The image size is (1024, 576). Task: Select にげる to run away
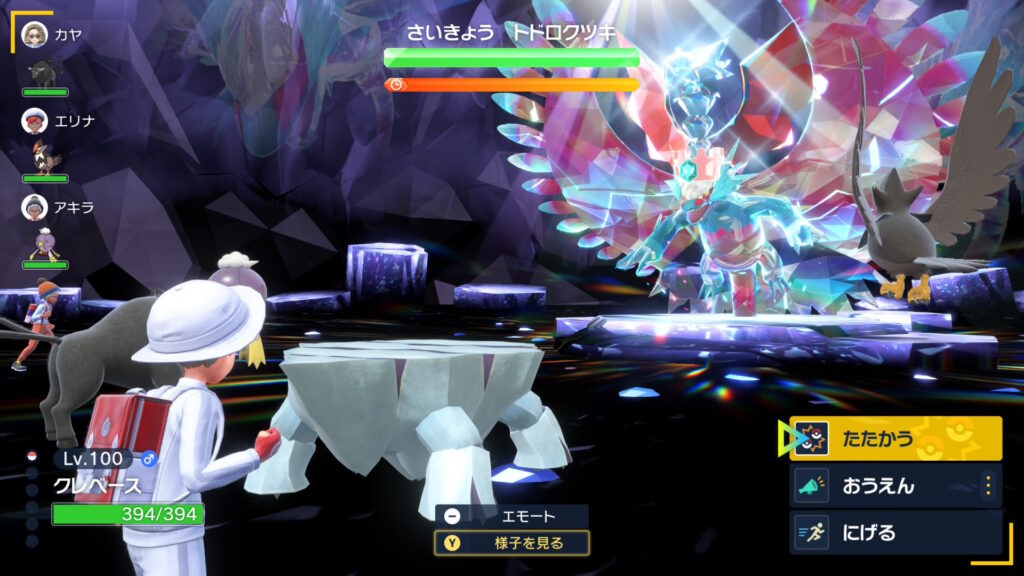coord(895,532)
